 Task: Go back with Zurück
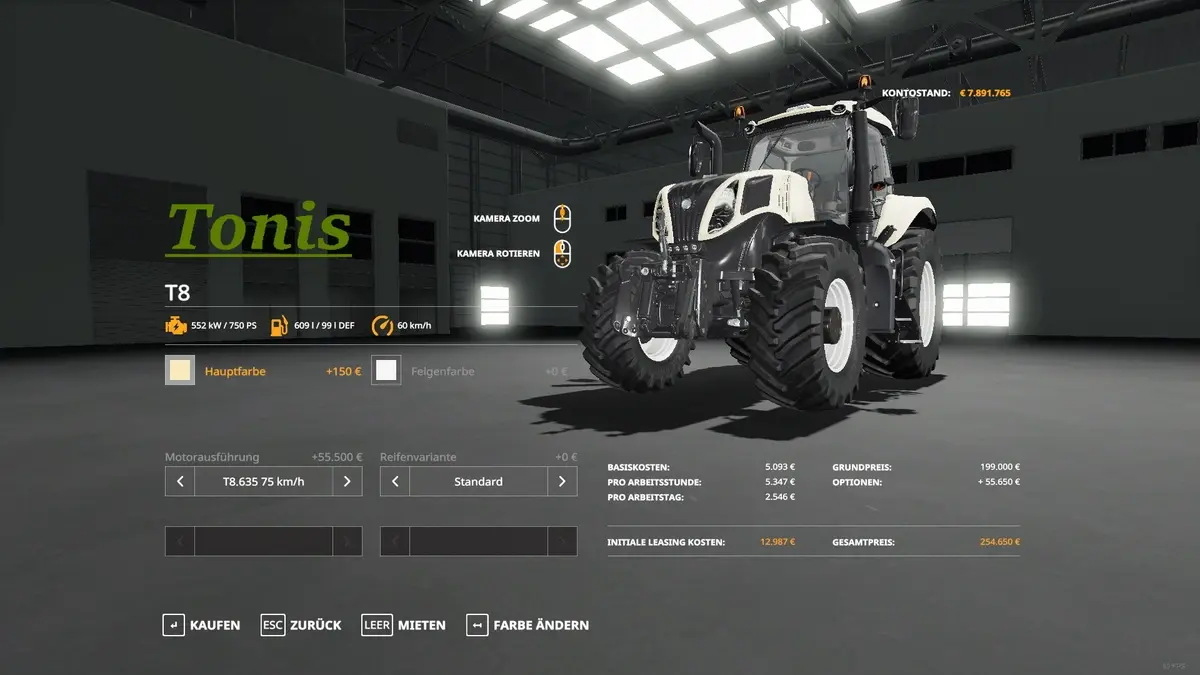(x=301, y=625)
